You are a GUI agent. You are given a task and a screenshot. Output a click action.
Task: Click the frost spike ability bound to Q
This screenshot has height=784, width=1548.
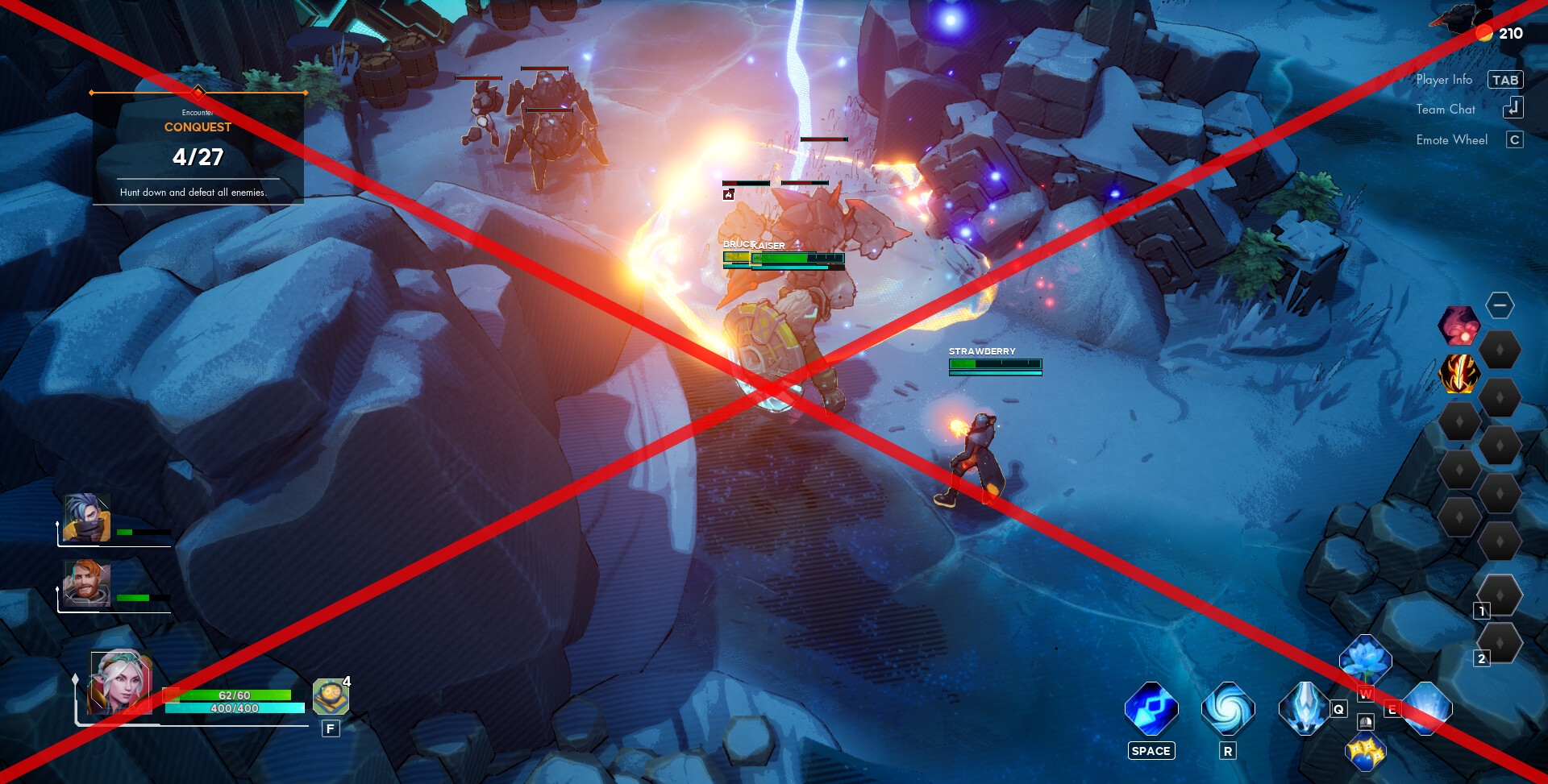click(x=1305, y=708)
